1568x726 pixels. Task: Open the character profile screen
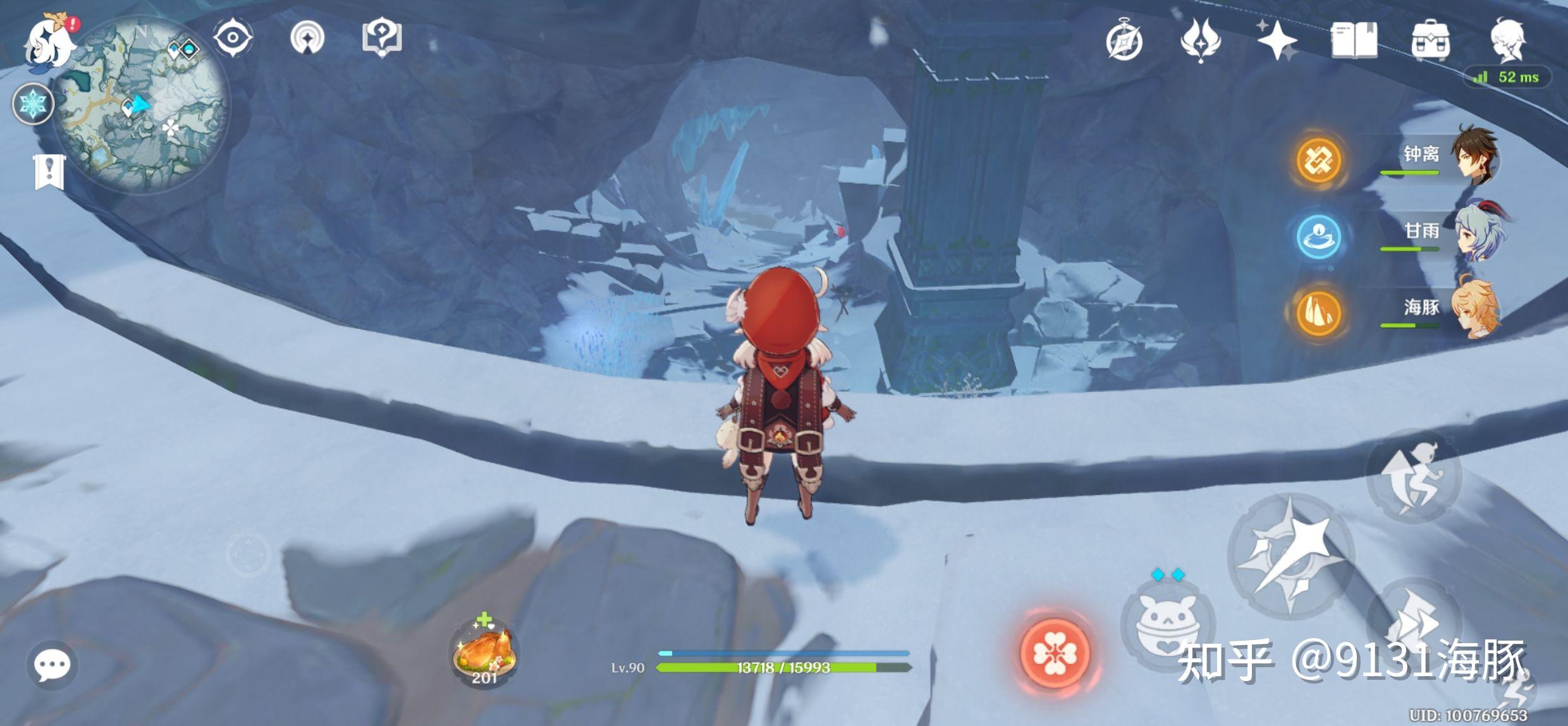(x=1509, y=40)
